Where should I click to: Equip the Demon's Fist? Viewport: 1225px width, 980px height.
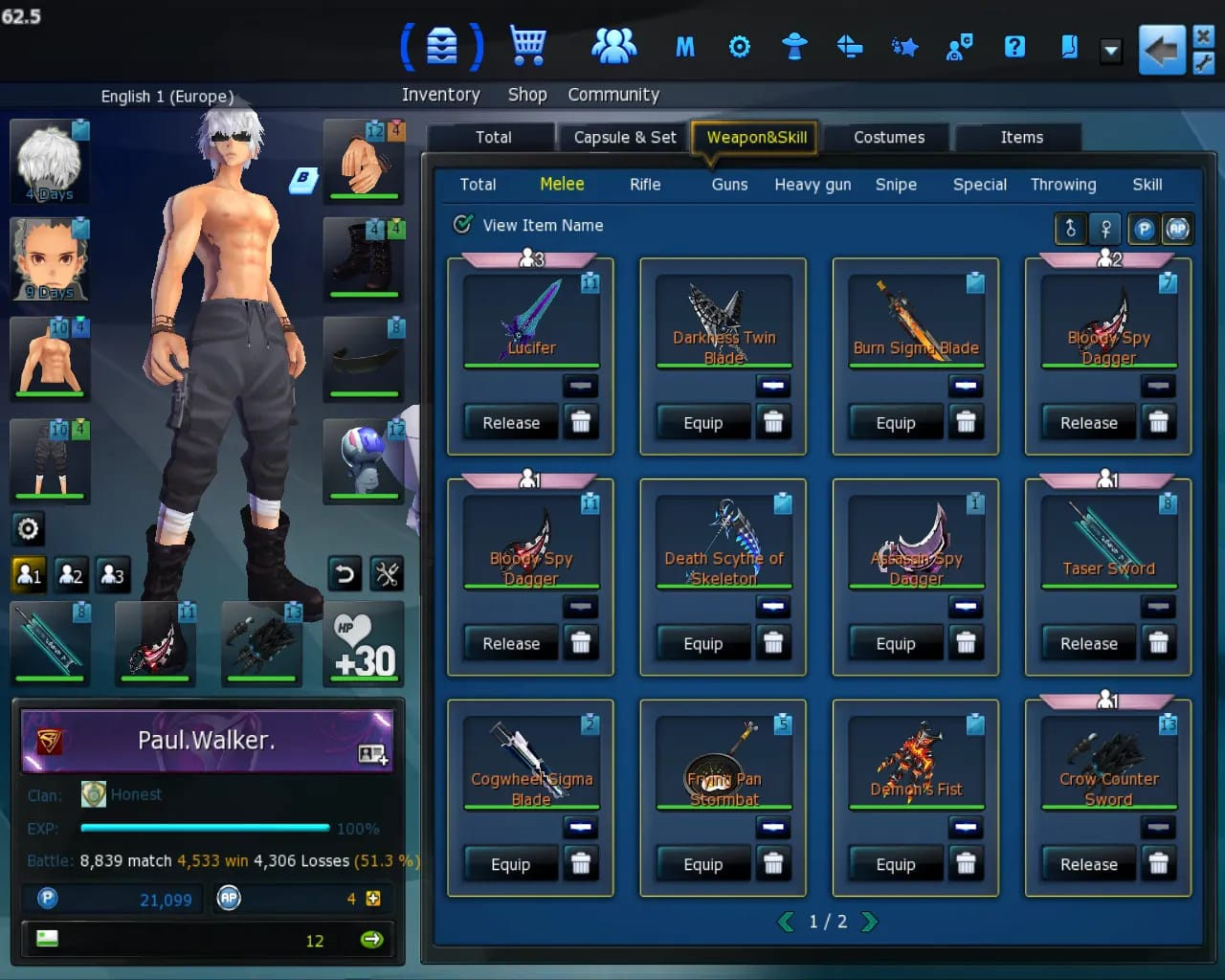(896, 865)
